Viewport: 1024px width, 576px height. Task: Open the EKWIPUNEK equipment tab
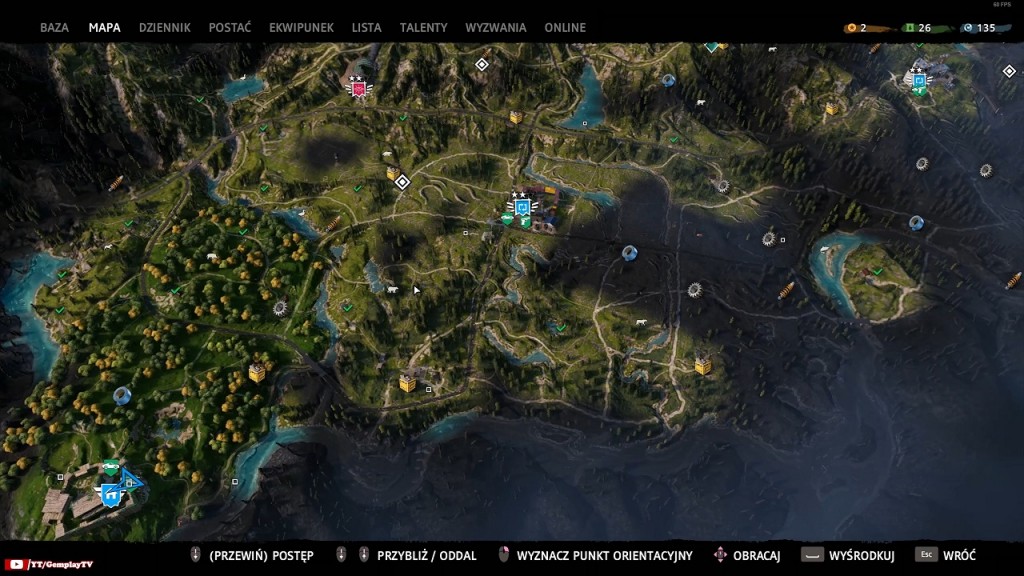pyautogui.click(x=301, y=28)
